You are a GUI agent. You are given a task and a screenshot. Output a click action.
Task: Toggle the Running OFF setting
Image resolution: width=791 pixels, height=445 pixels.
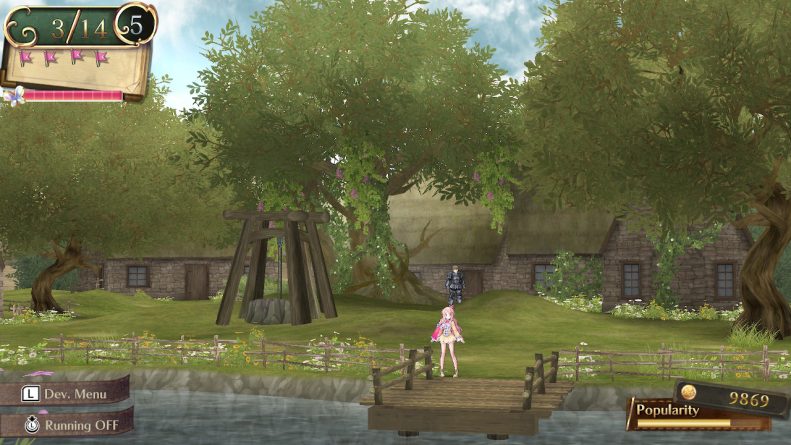pos(66,422)
